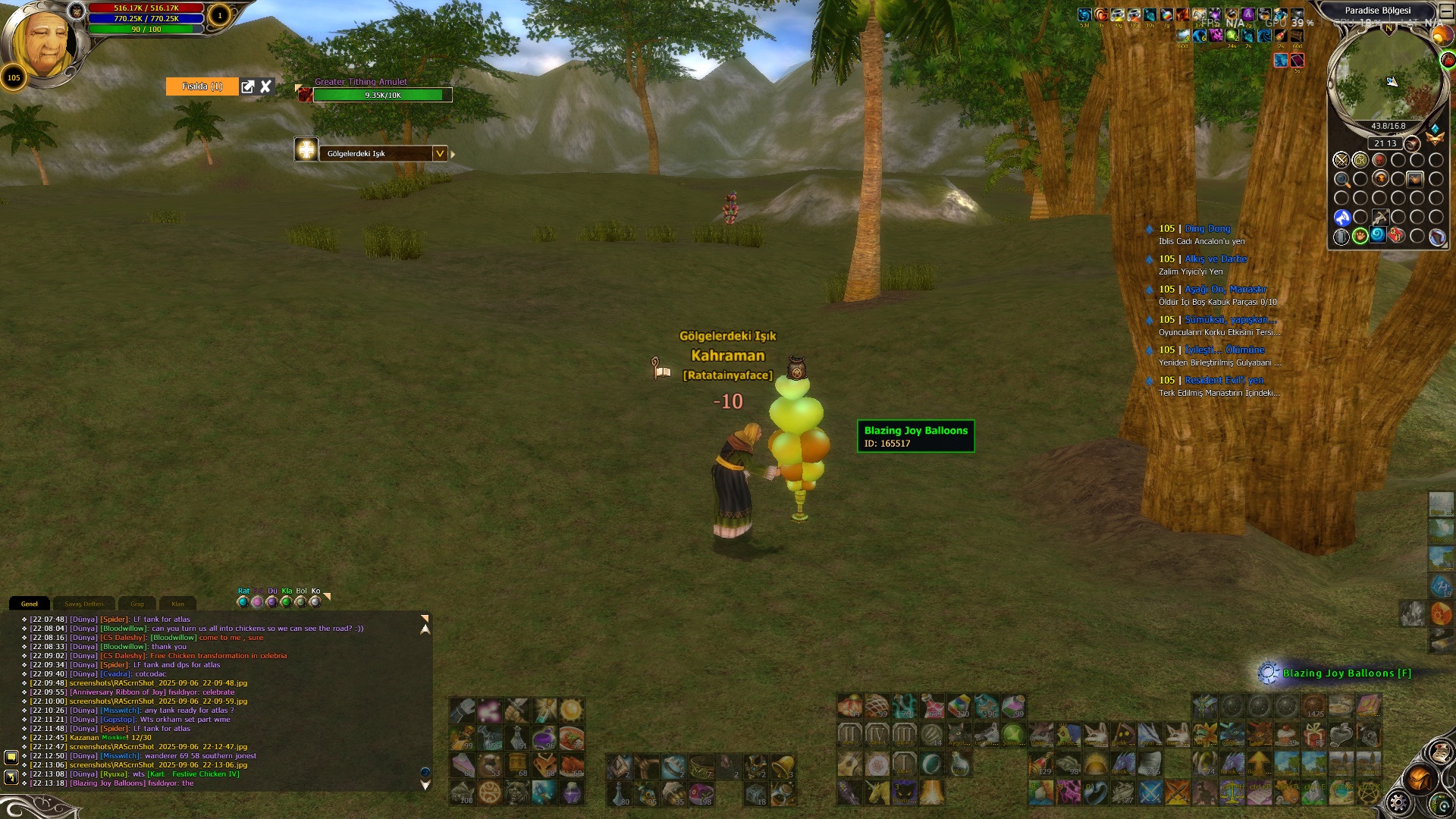Activate the crossed swords on blue skill

pos(1150,792)
